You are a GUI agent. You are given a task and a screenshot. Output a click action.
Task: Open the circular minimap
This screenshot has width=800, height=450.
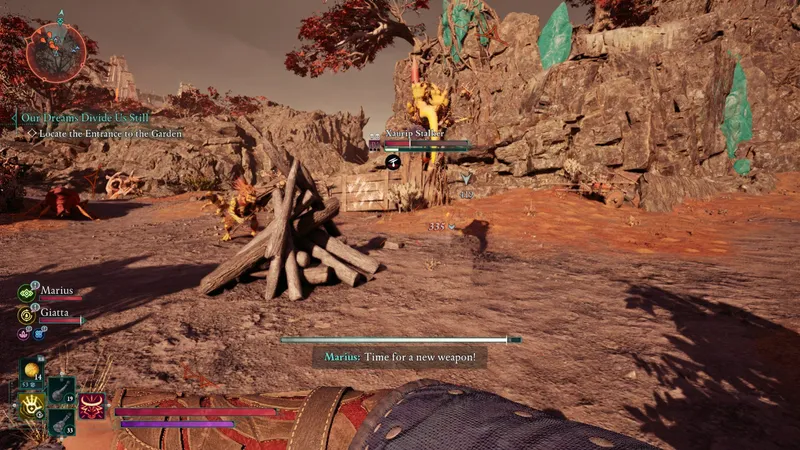56,52
